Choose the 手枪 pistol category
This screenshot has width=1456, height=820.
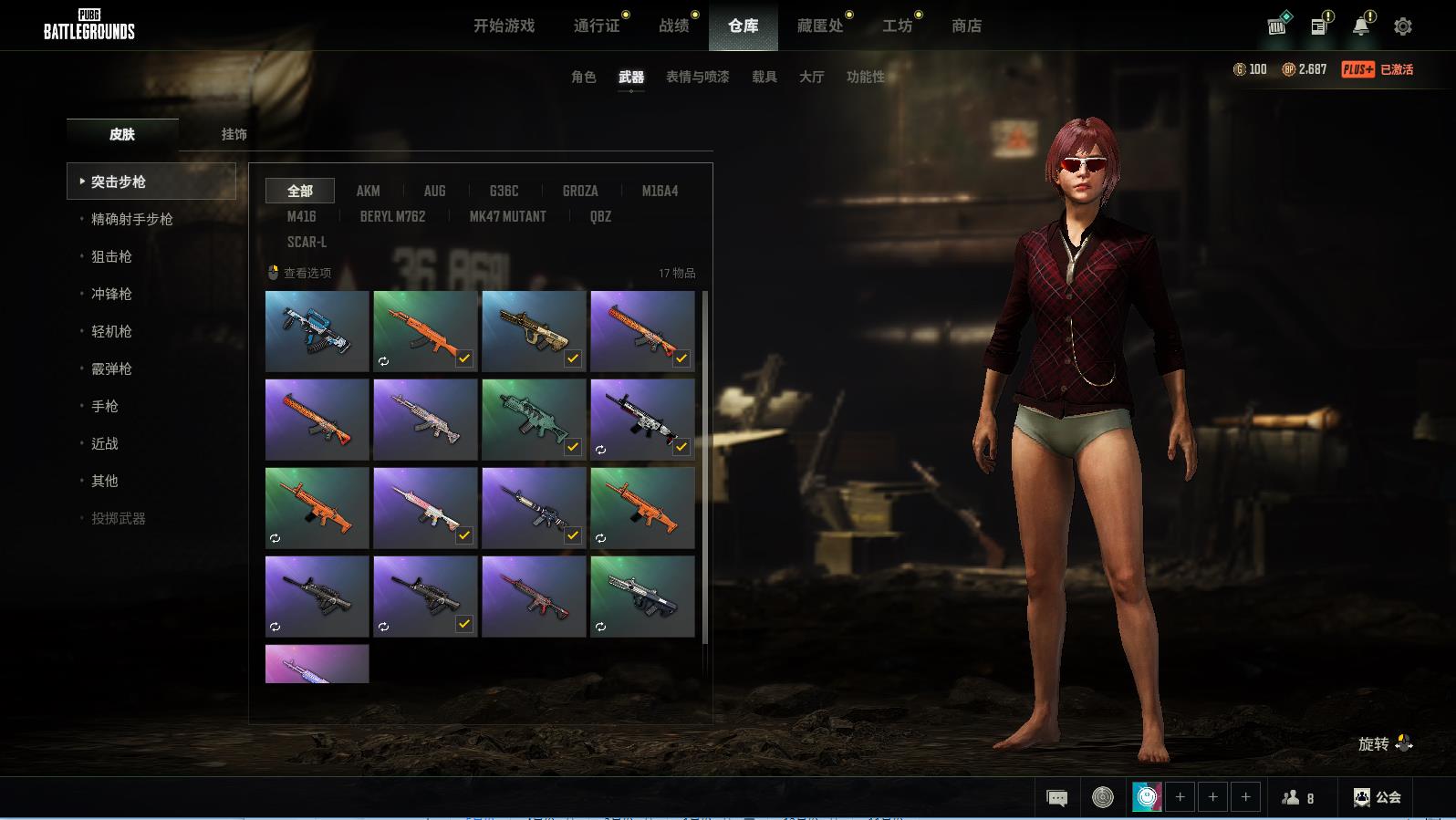[105, 406]
